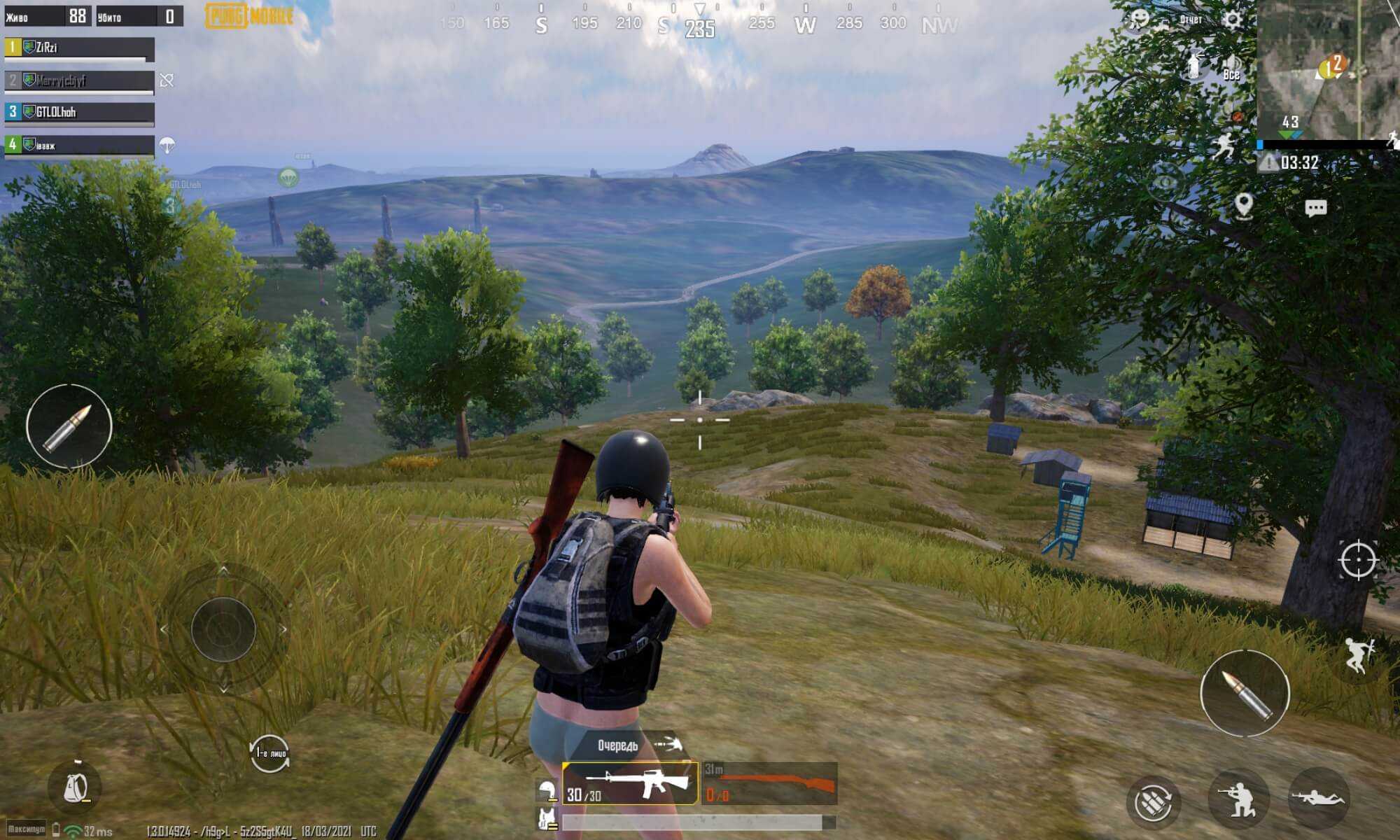Open the backpack inventory
Viewport: 1400px width, 840px height.
tap(76, 788)
